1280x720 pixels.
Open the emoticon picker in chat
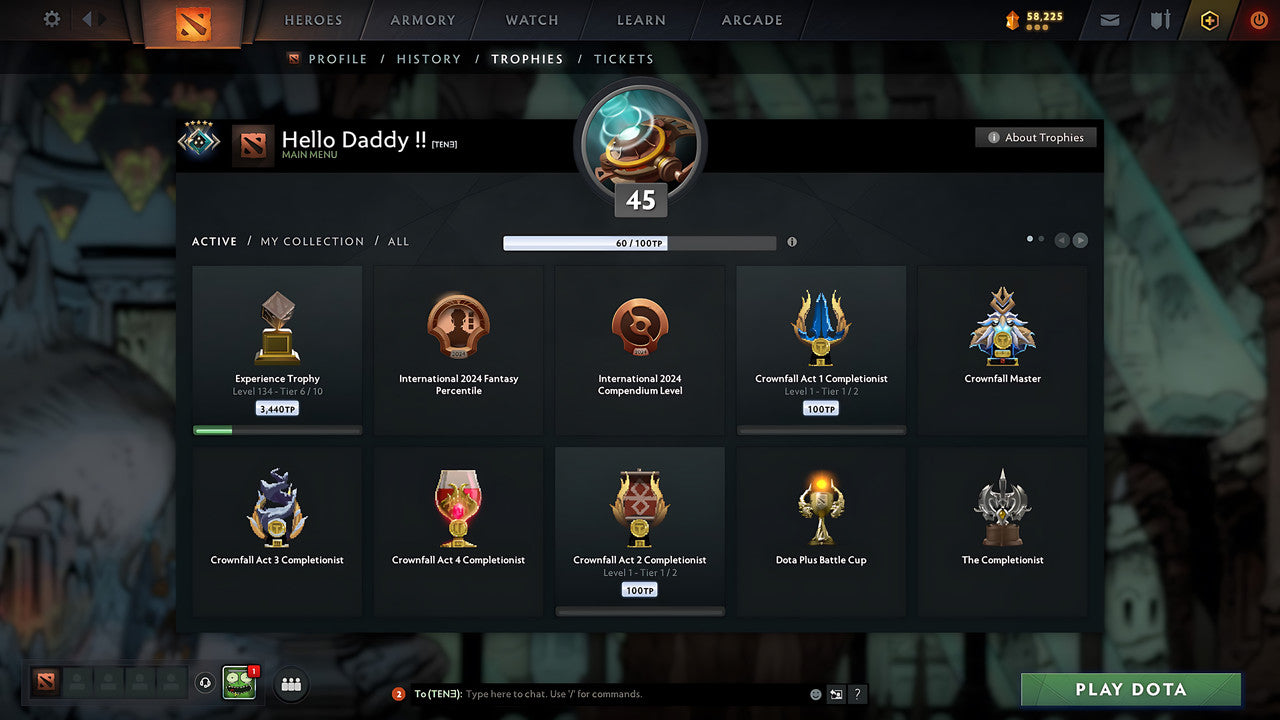coord(815,693)
